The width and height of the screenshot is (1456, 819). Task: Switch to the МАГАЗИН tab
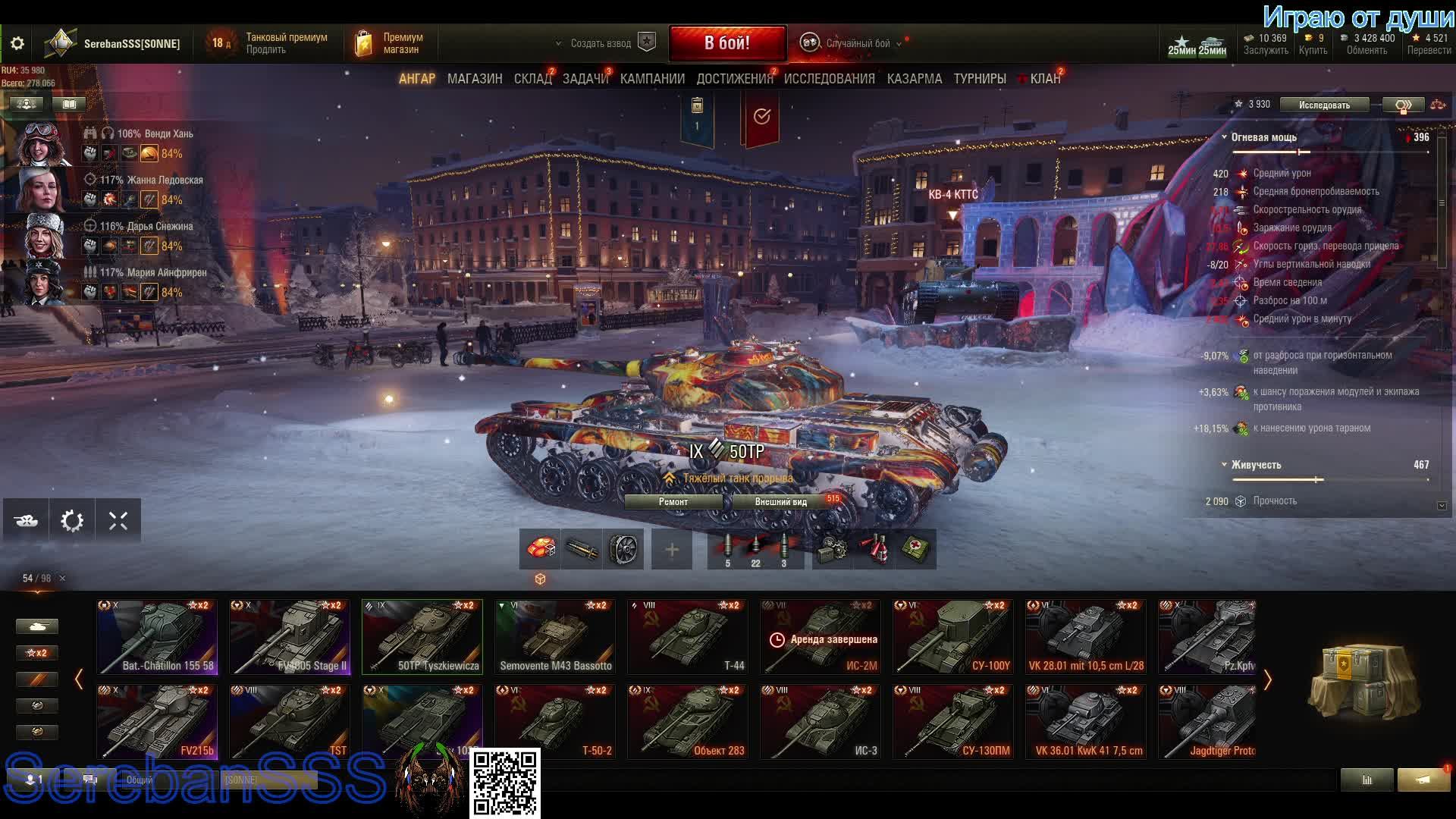click(475, 79)
